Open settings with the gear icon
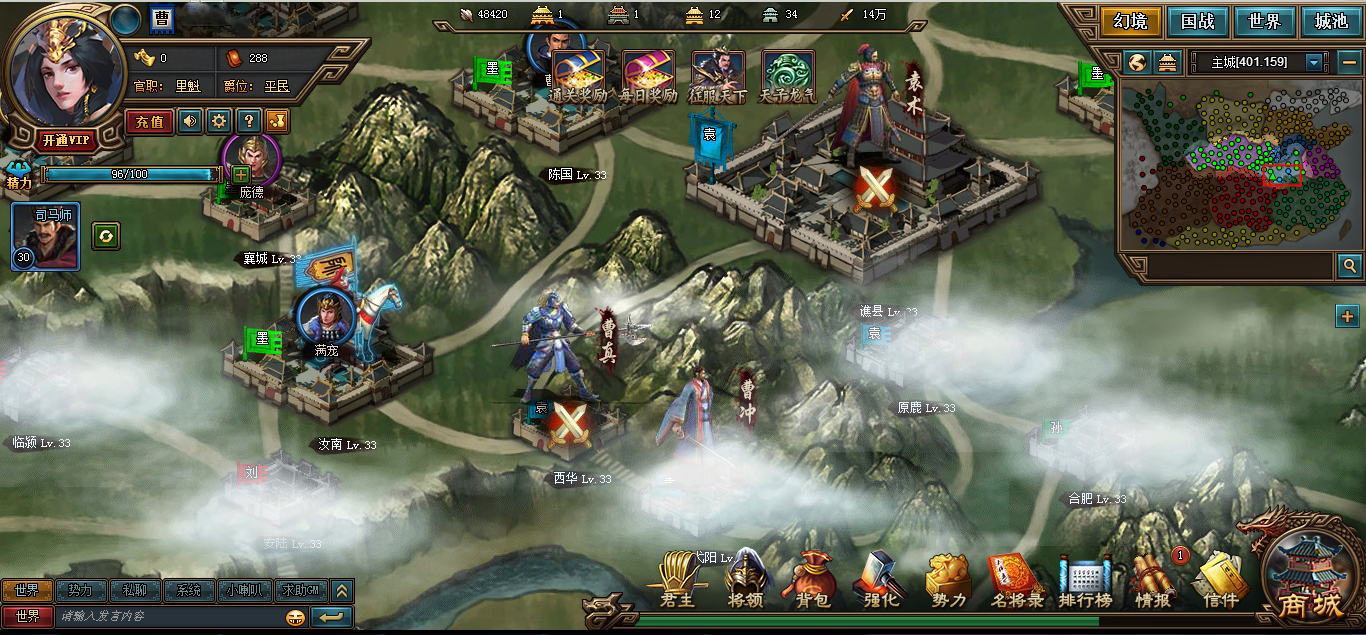The height and width of the screenshot is (635, 1366). pyautogui.click(x=219, y=122)
